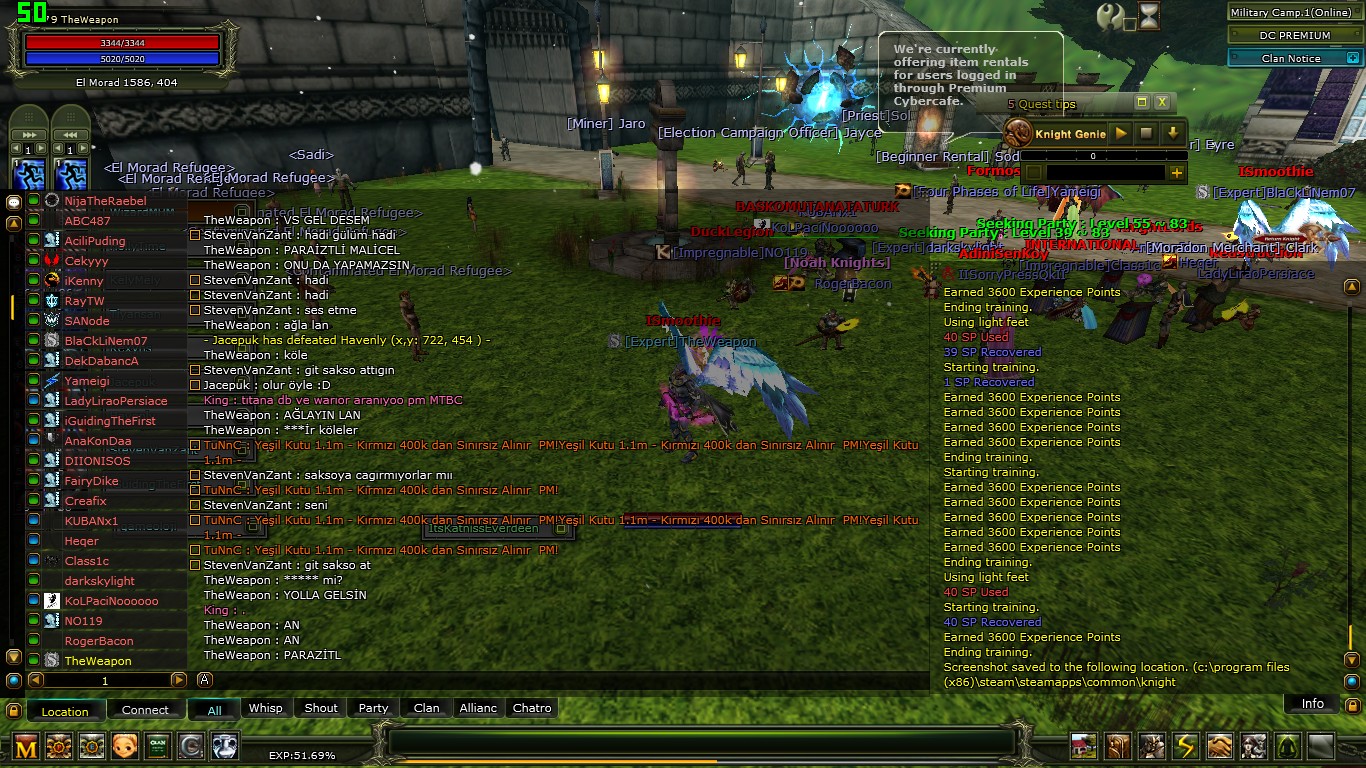Click the golden M menu icon

(26, 746)
